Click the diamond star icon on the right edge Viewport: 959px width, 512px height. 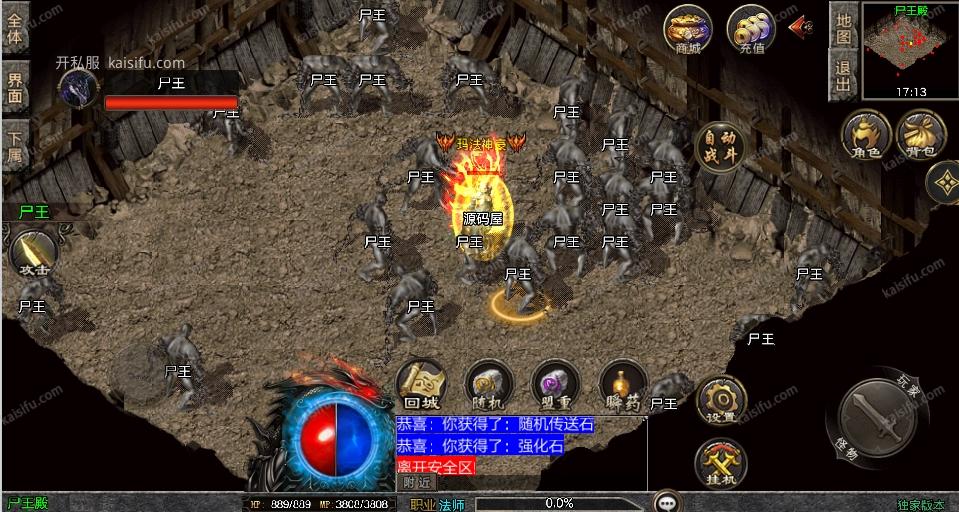[x=943, y=182]
